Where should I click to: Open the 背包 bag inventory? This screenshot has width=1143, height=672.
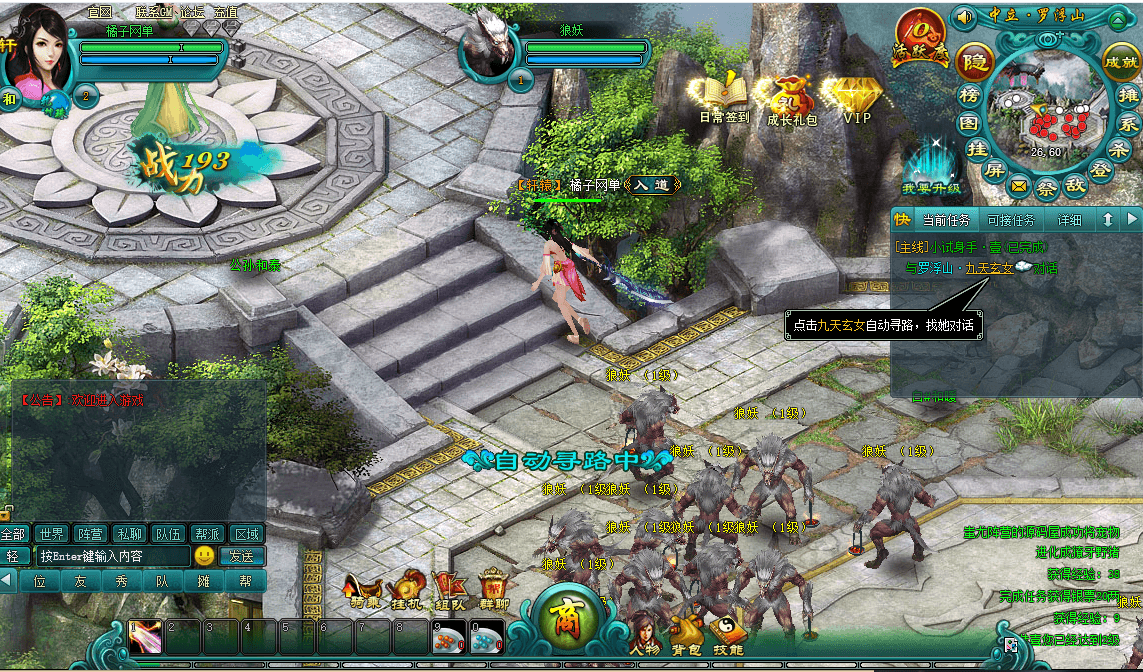pyautogui.click(x=685, y=634)
